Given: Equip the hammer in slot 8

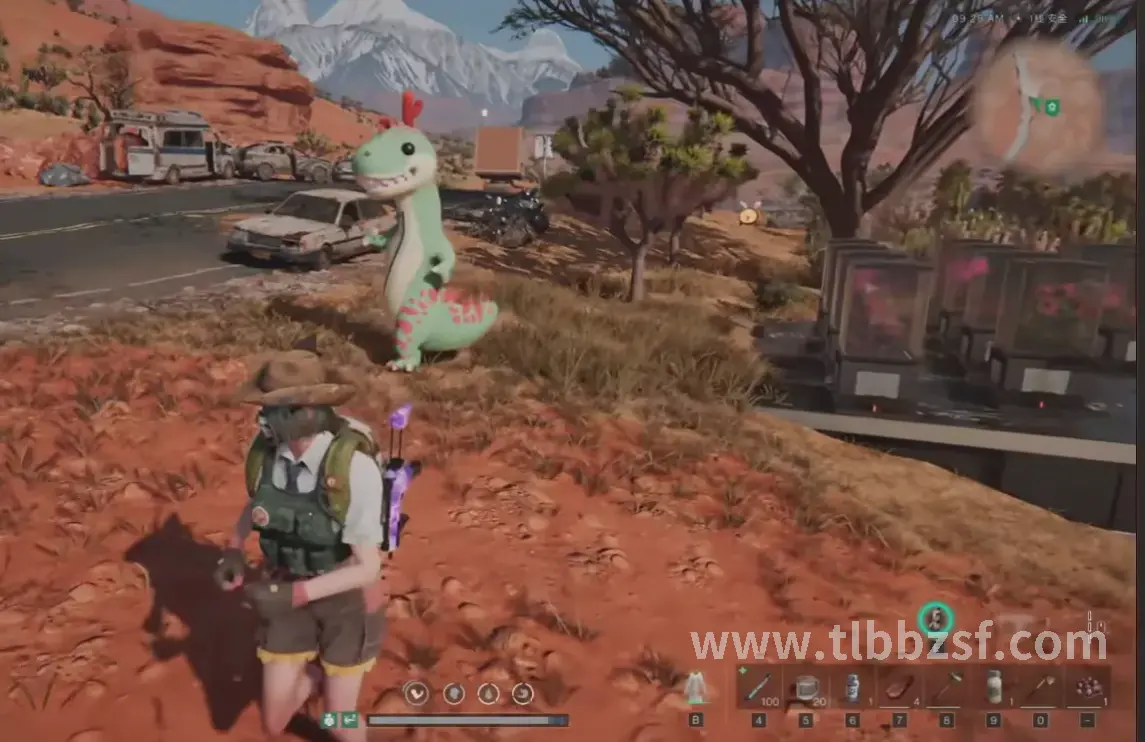Looking at the screenshot, I should [947, 687].
